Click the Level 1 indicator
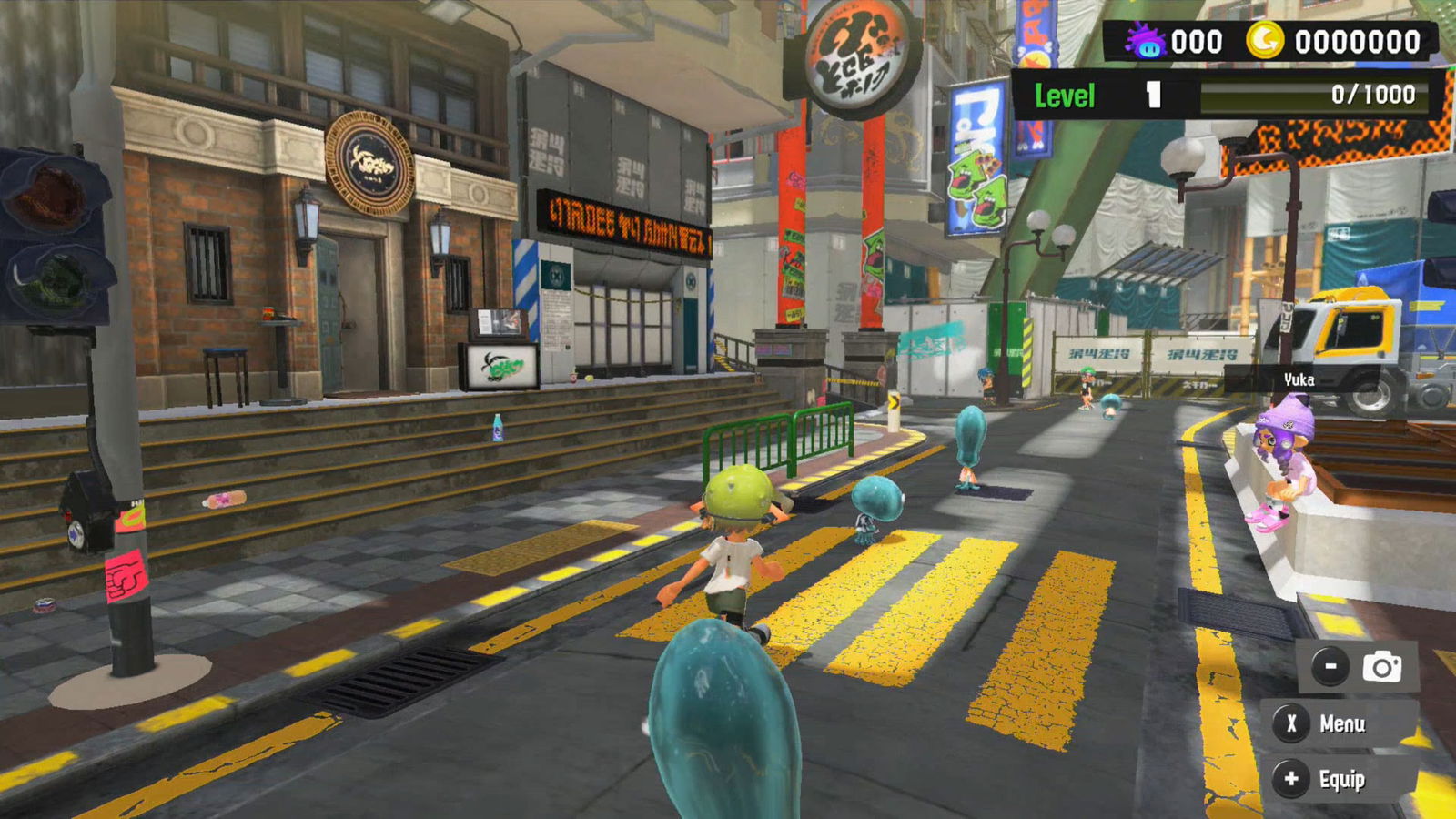Image resolution: width=1456 pixels, height=819 pixels. tap(1092, 96)
